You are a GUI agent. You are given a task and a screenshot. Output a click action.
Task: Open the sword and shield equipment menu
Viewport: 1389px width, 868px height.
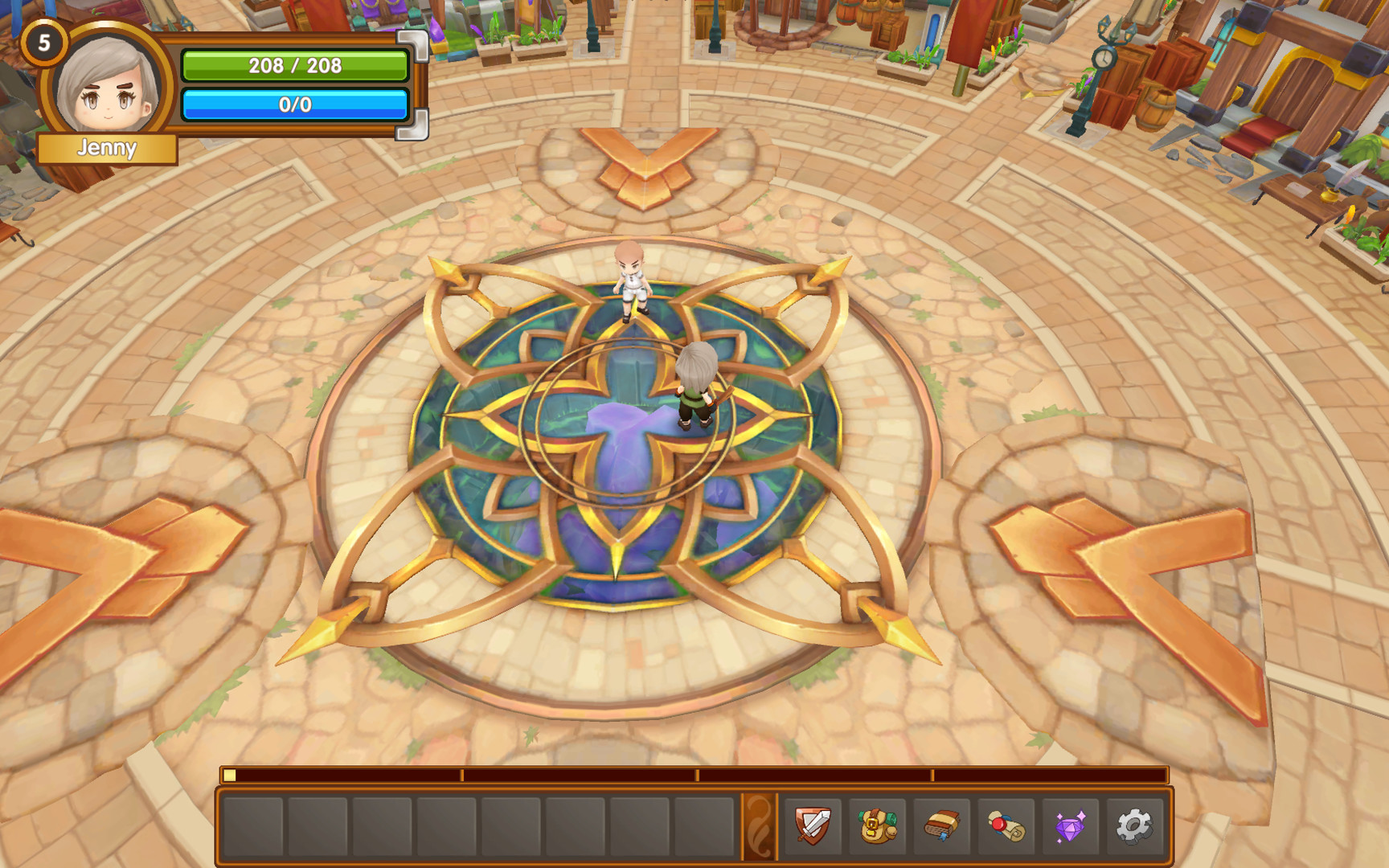813,825
